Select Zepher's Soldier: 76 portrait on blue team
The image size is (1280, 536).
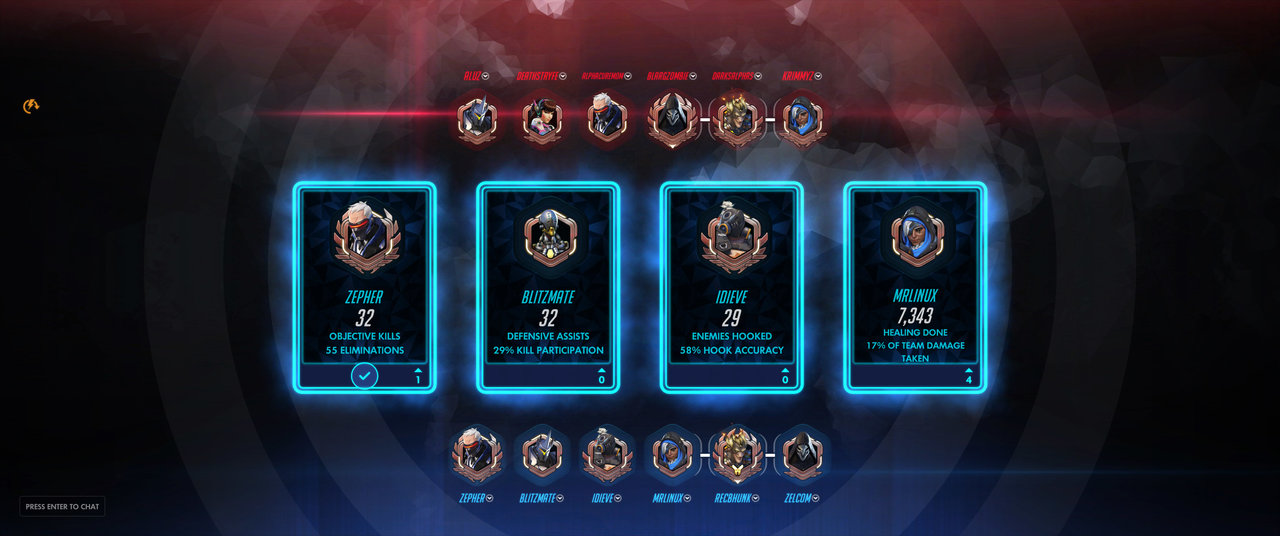coord(476,455)
